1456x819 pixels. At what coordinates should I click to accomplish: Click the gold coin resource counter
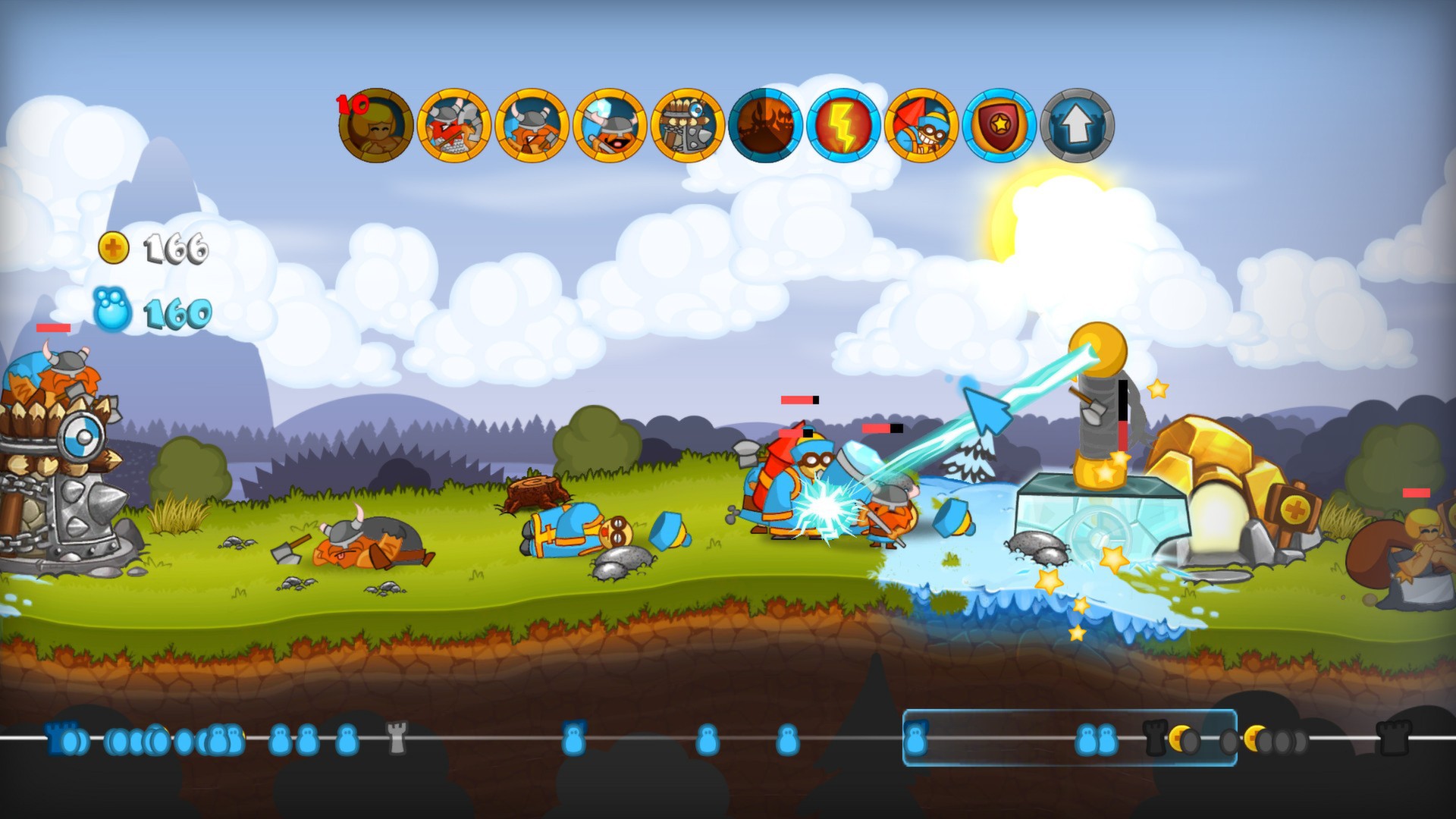click(152, 246)
